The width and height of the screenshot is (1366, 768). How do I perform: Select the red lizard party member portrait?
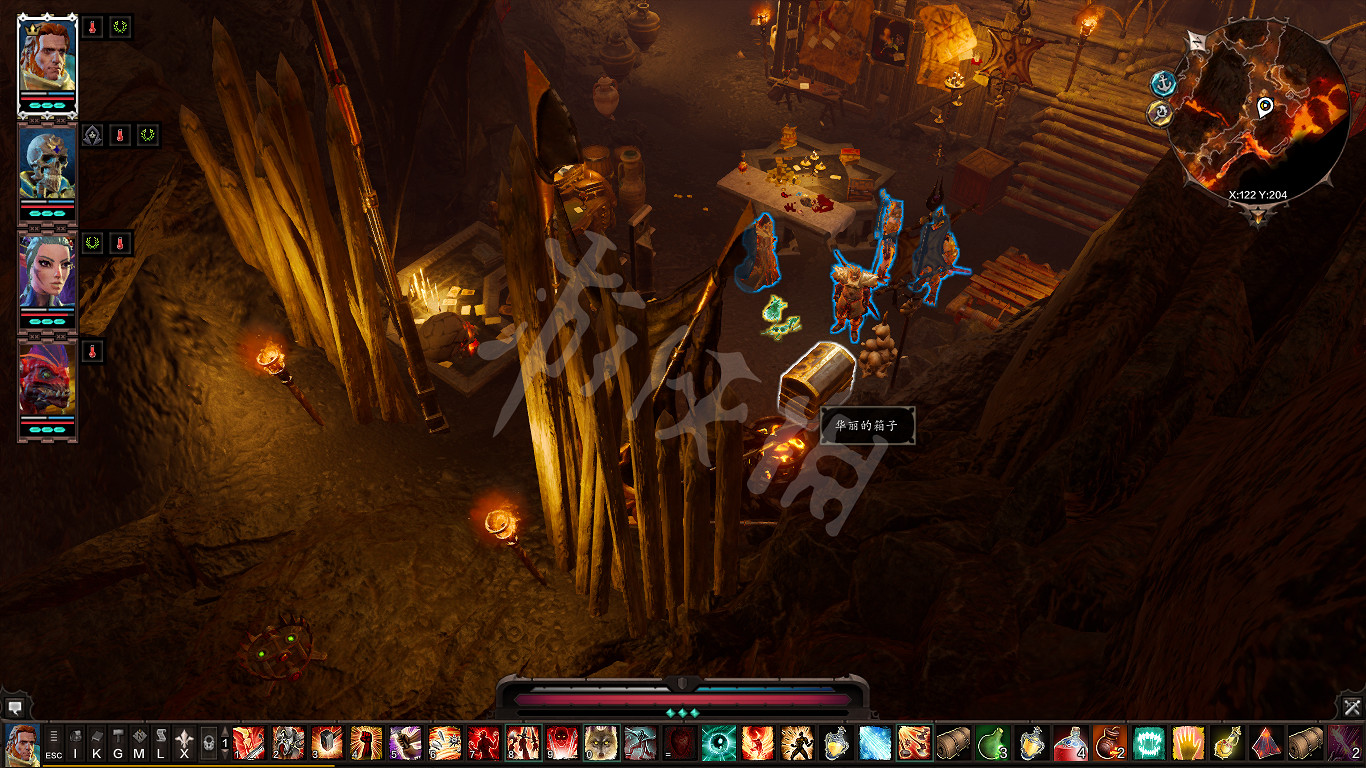pos(47,375)
